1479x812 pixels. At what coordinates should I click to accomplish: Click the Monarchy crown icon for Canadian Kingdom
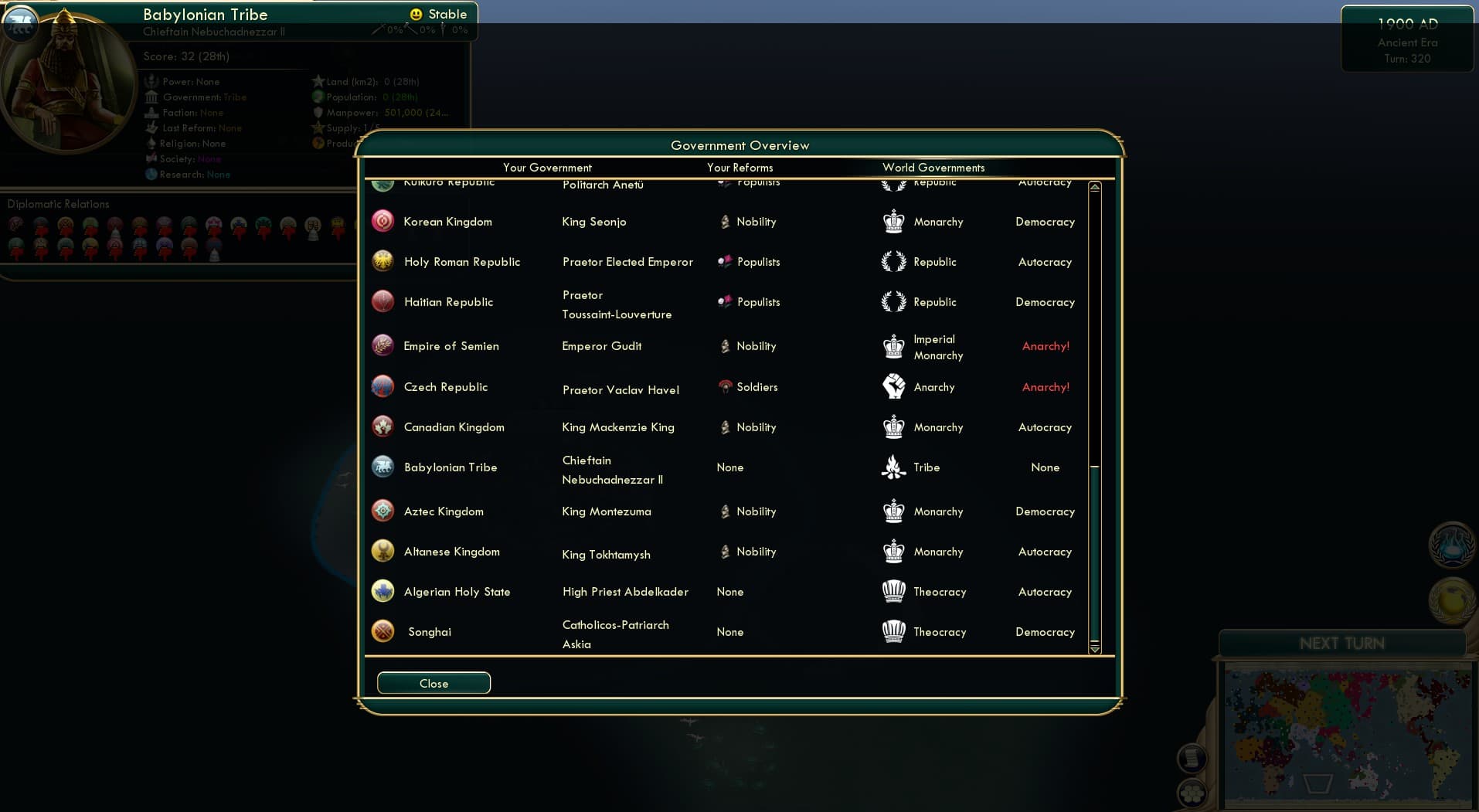[894, 426]
